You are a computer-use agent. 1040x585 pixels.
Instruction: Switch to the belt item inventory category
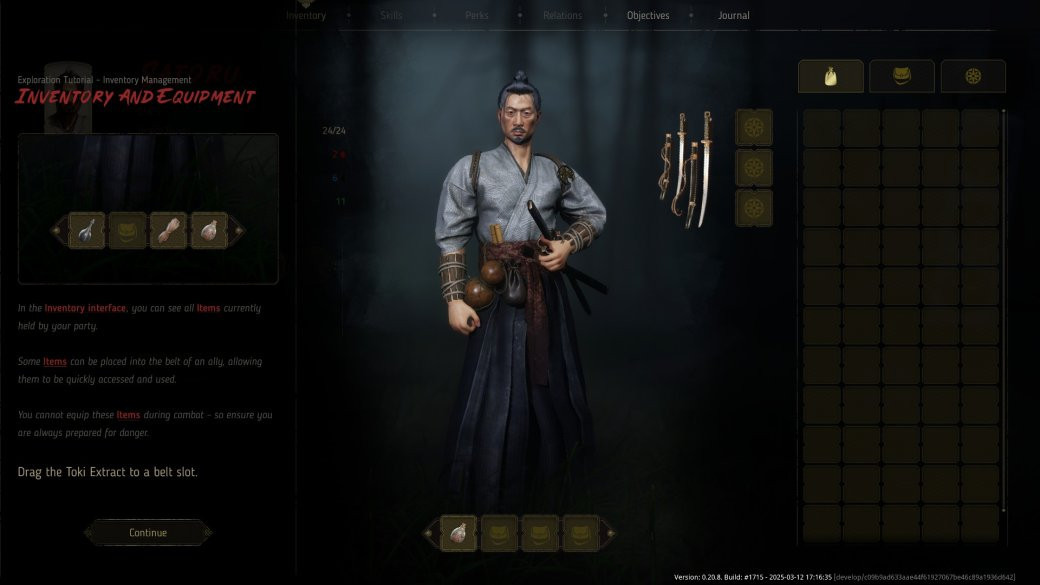[x=901, y=77]
